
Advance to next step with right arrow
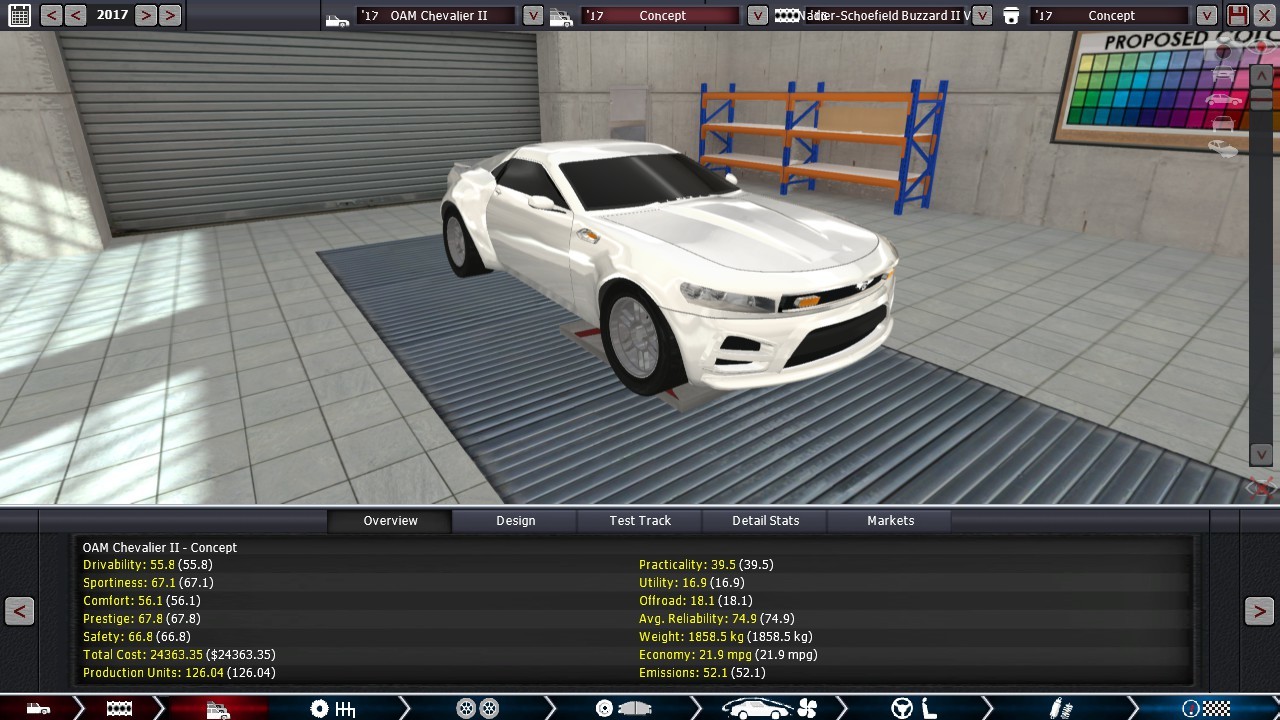(1259, 611)
